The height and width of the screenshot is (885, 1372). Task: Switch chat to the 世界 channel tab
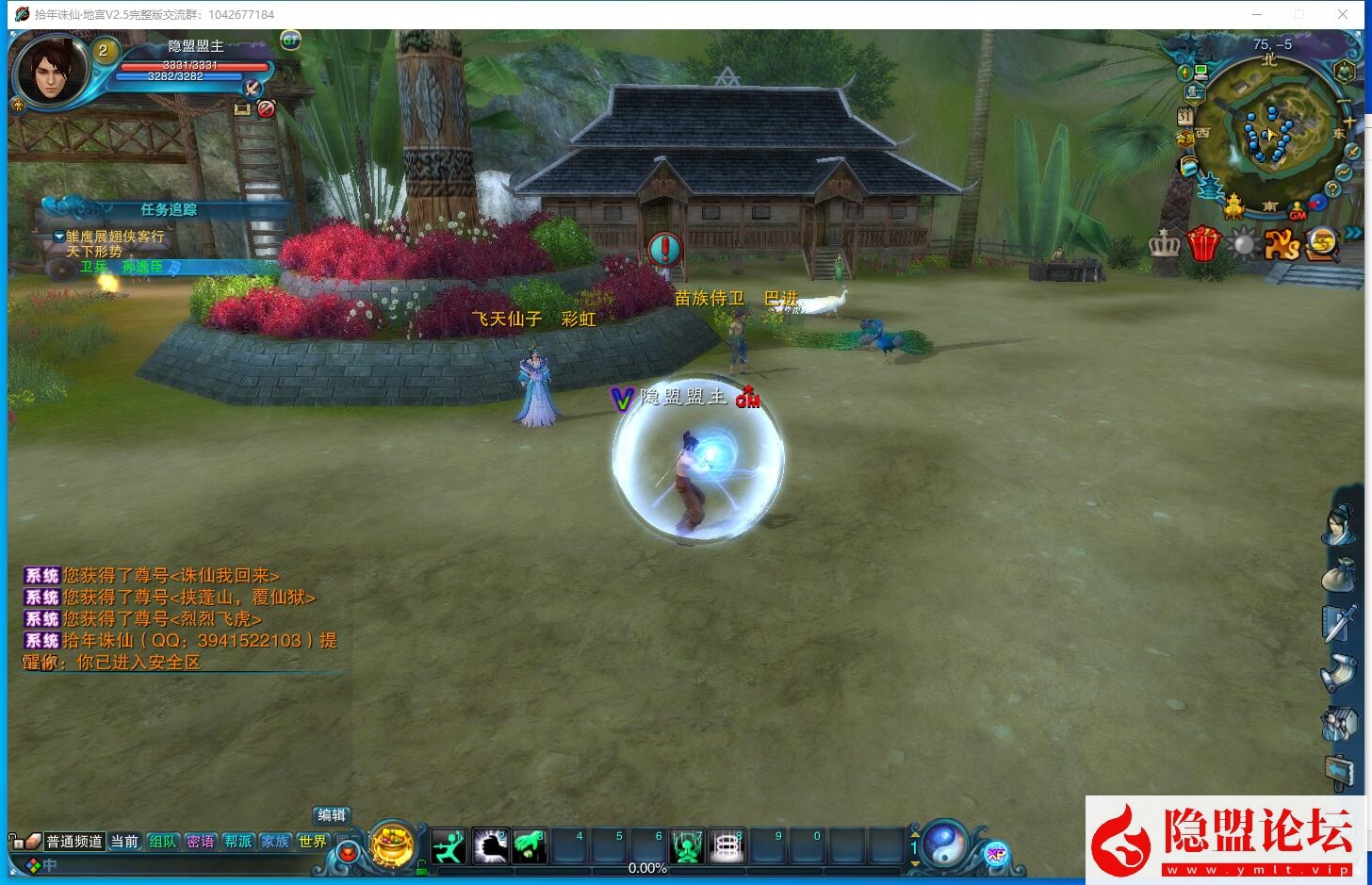click(x=312, y=842)
